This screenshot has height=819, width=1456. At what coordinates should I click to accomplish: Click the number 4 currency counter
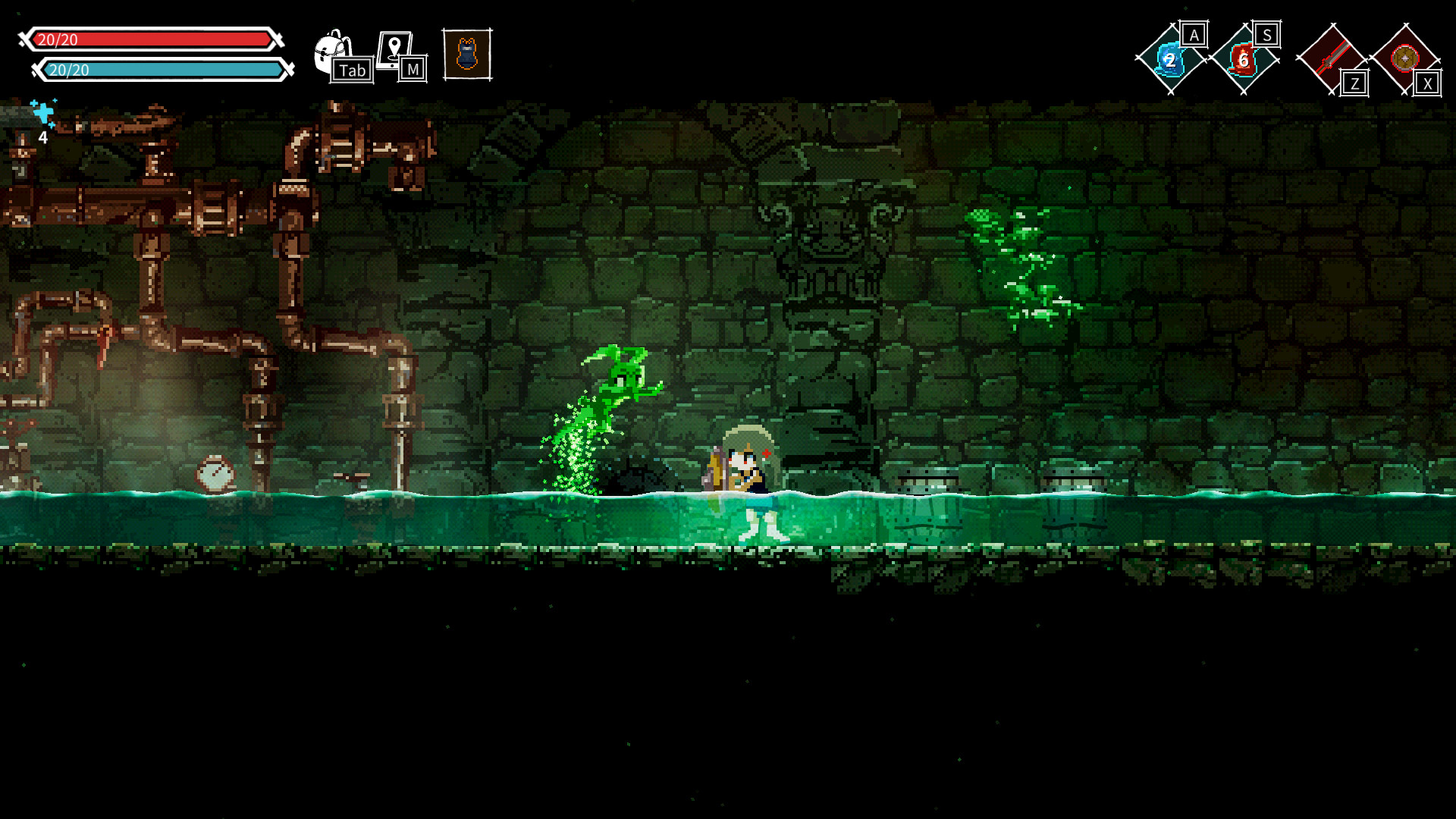click(43, 138)
